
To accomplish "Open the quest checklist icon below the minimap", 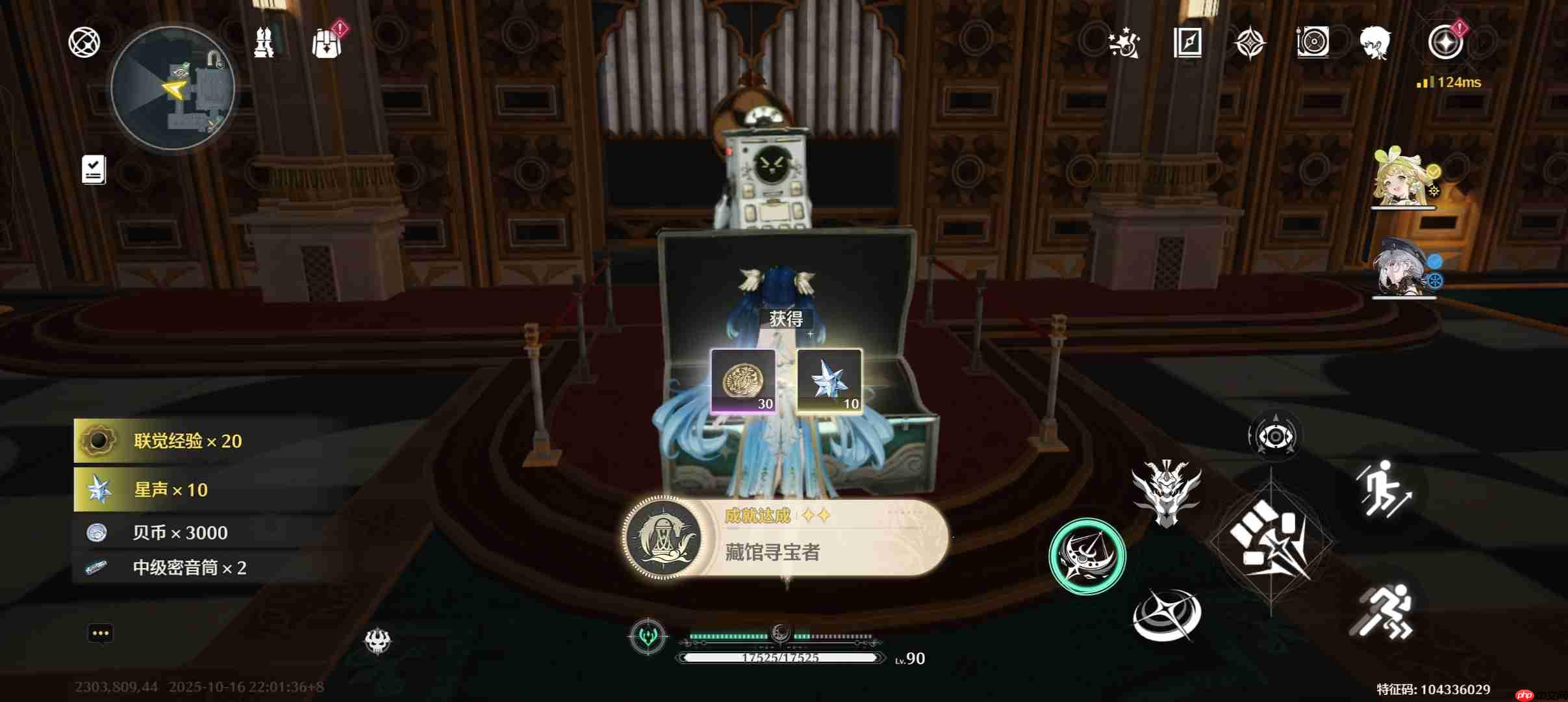I will click(92, 168).
